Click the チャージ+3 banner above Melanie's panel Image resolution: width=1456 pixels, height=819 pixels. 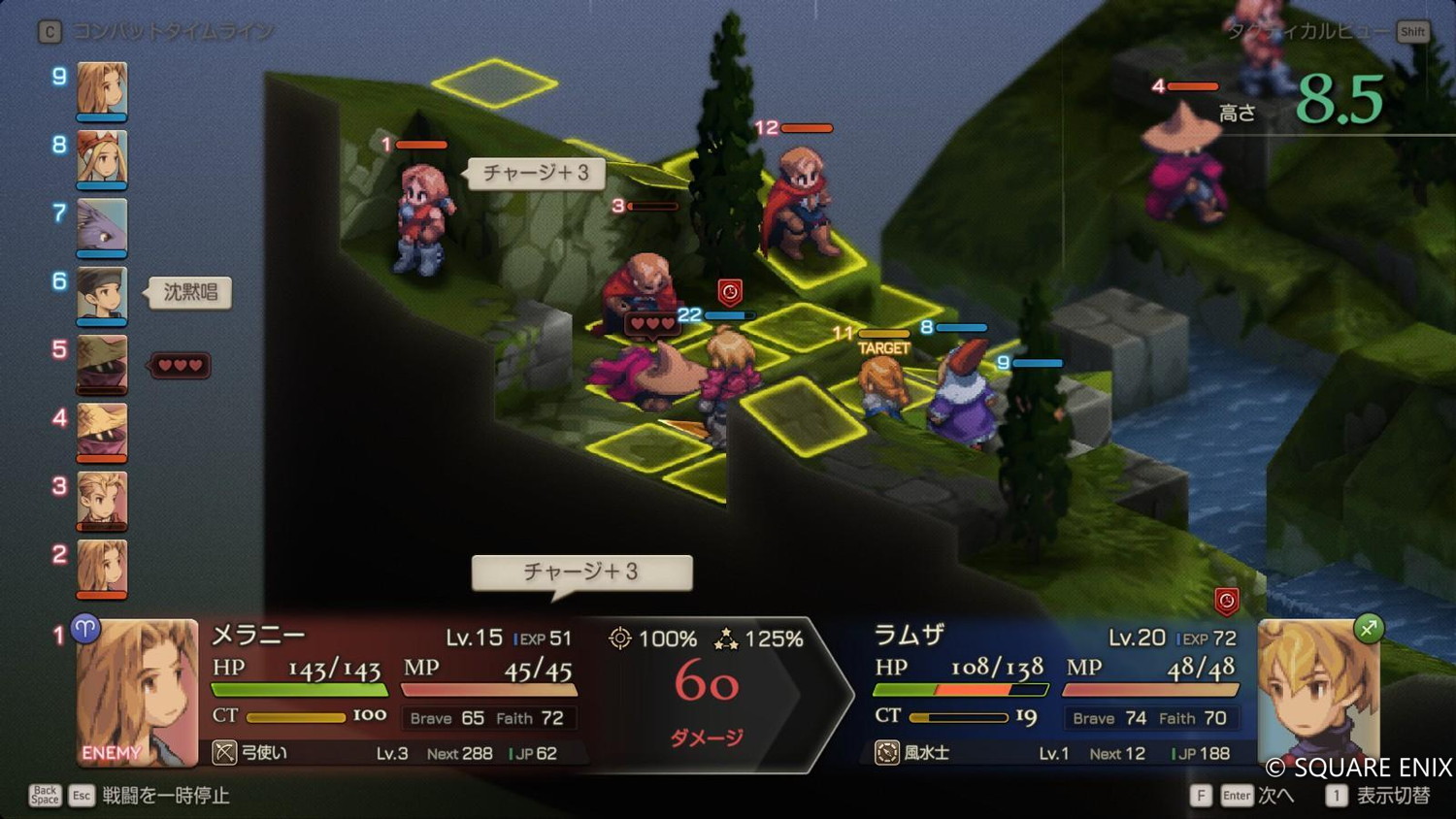point(581,572)
